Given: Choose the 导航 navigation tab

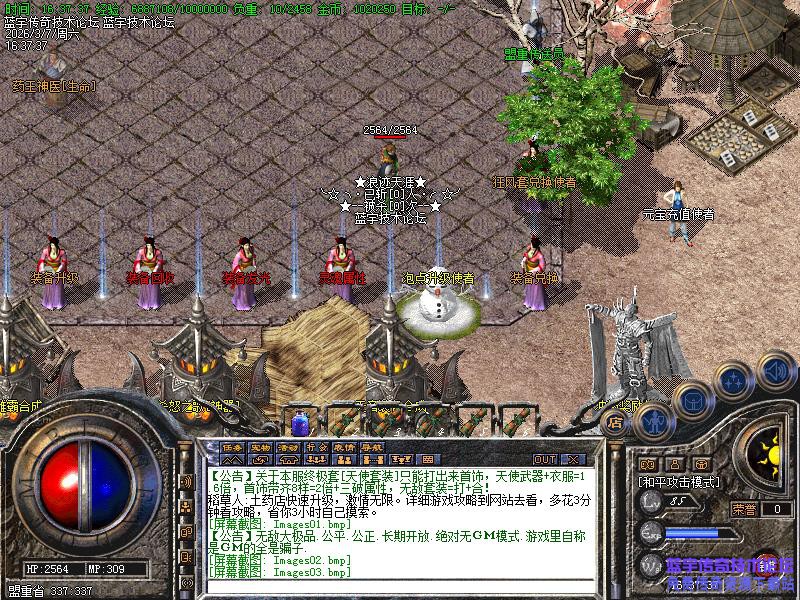Looking at the screenshot, I should pos(372,446).
